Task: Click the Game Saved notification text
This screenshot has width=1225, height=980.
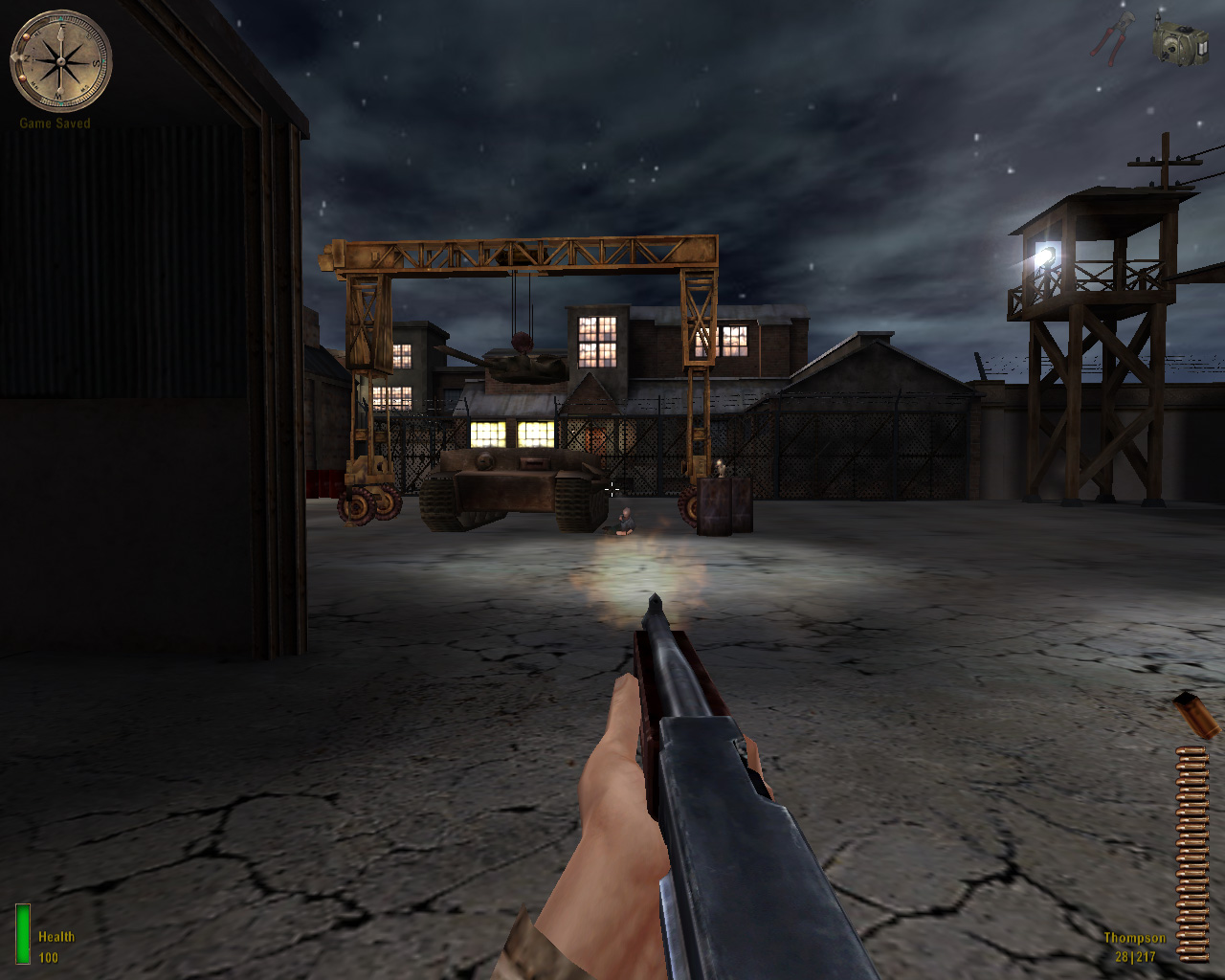Action: [x=53, y=123]
